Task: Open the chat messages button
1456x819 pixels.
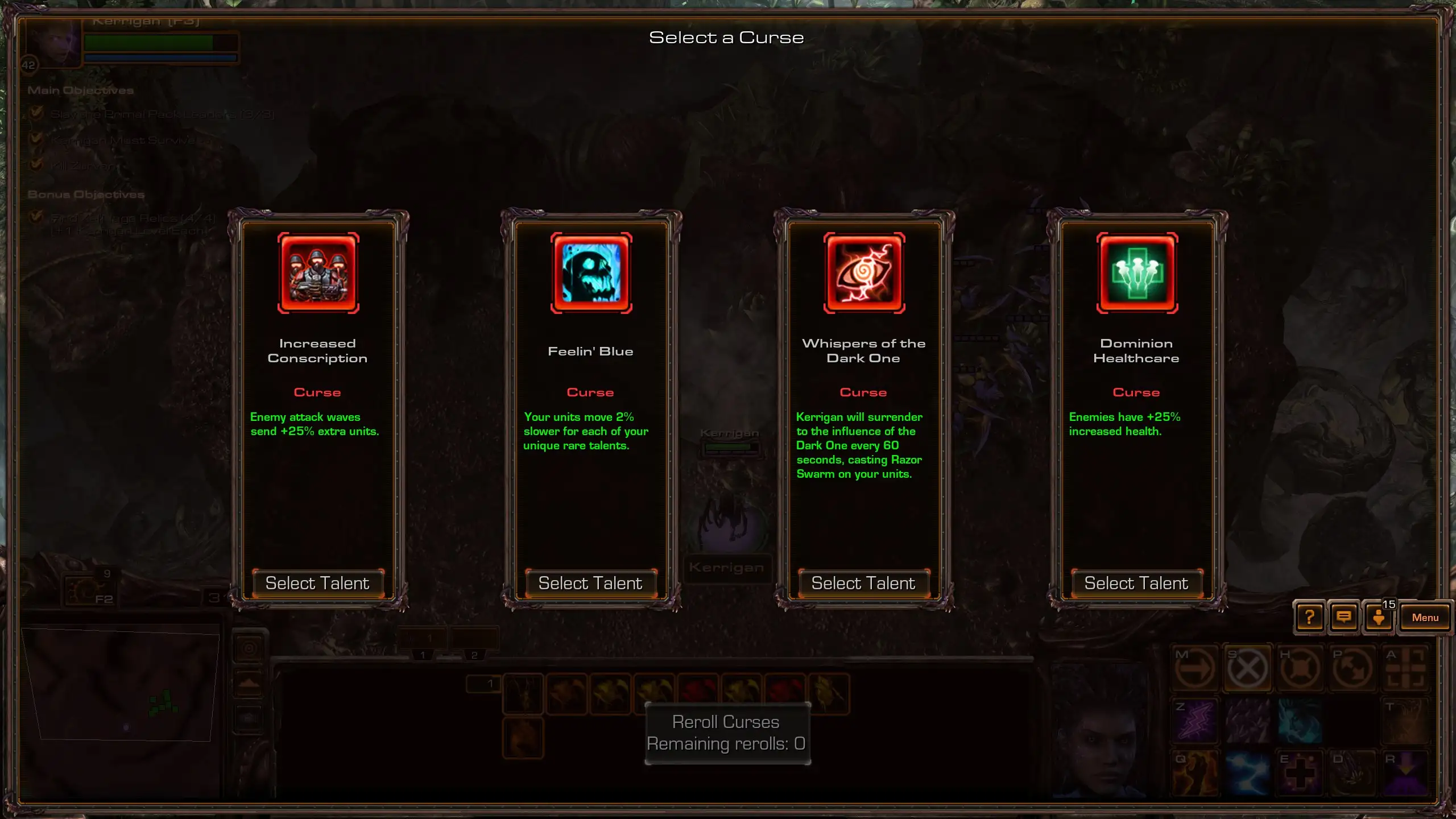Action: click(x=1343, y=617)
